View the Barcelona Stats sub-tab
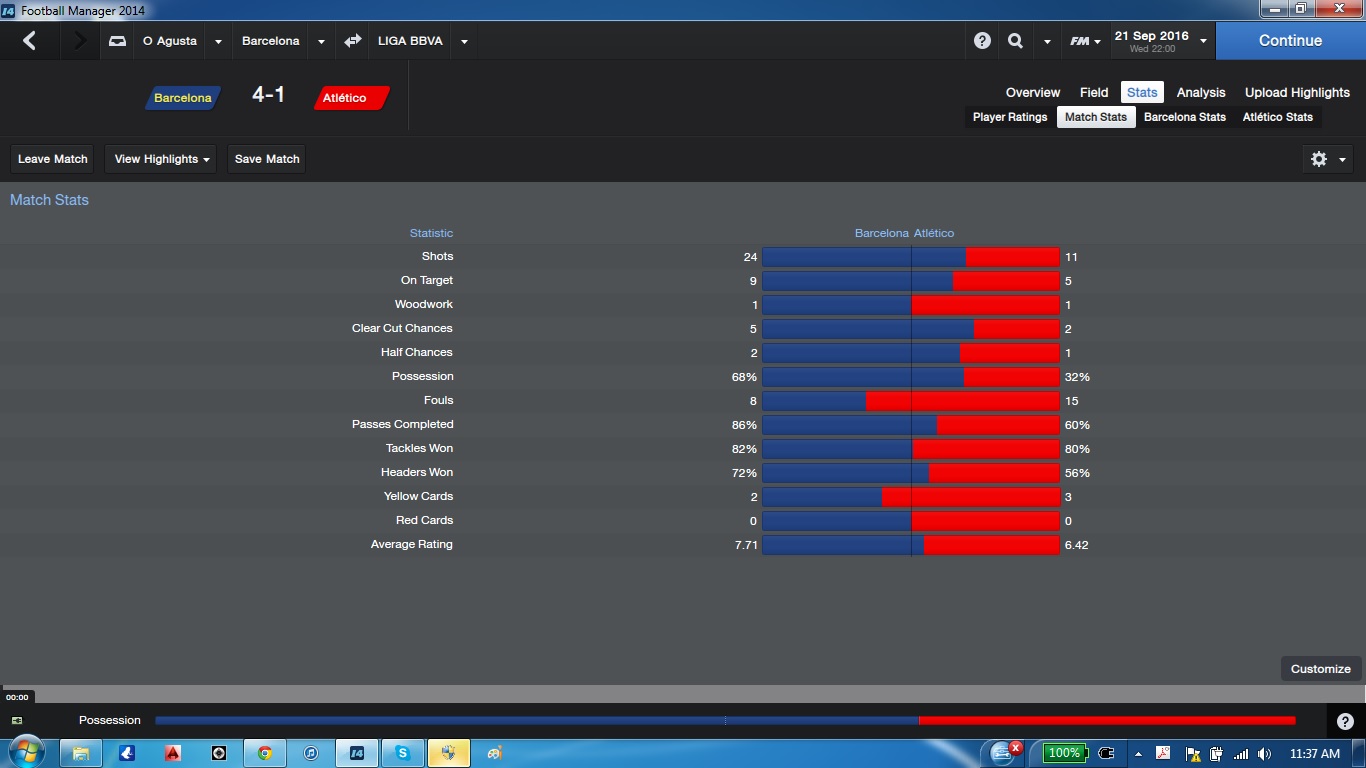This screenshot has width=1366, height=768. [x=1185, y=117]
